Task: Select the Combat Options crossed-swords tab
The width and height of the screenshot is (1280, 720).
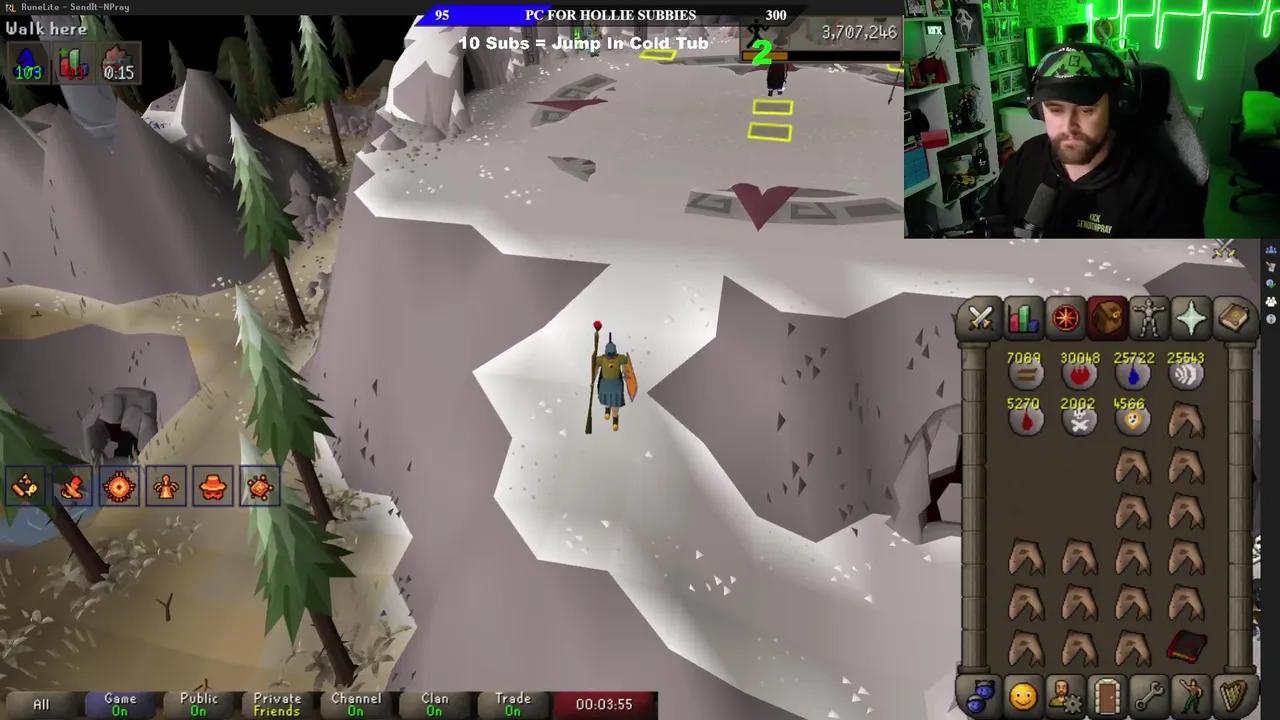Action: 979,318
